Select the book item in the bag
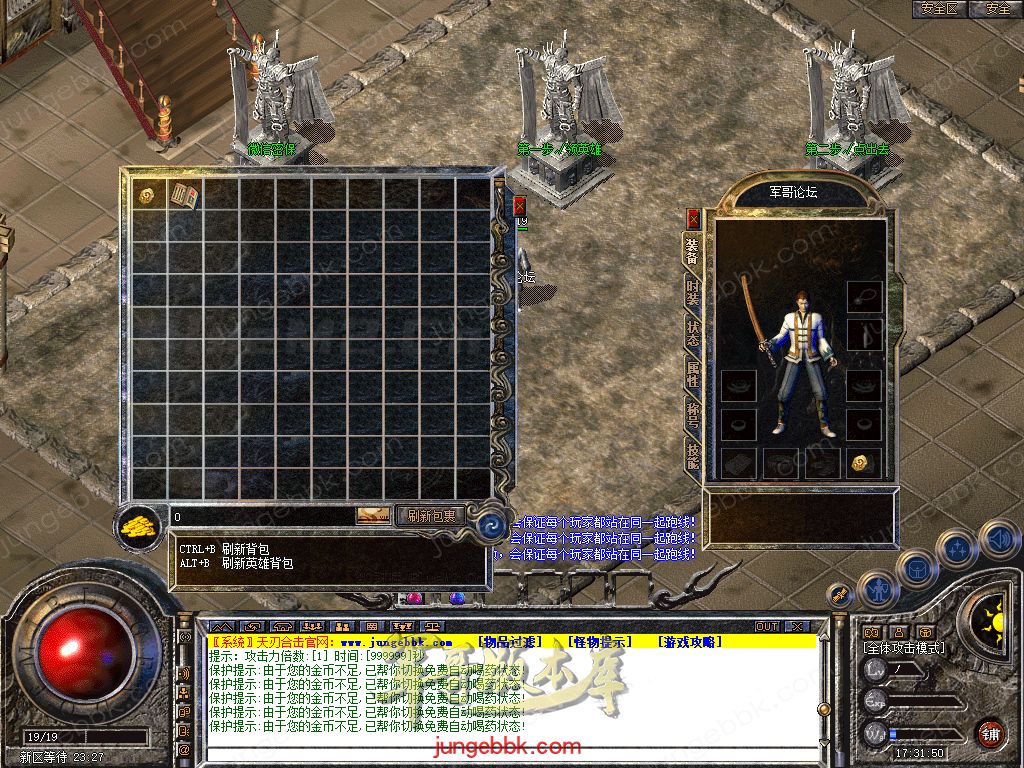This screenshot has height=768, width=1024. (182, 195)
